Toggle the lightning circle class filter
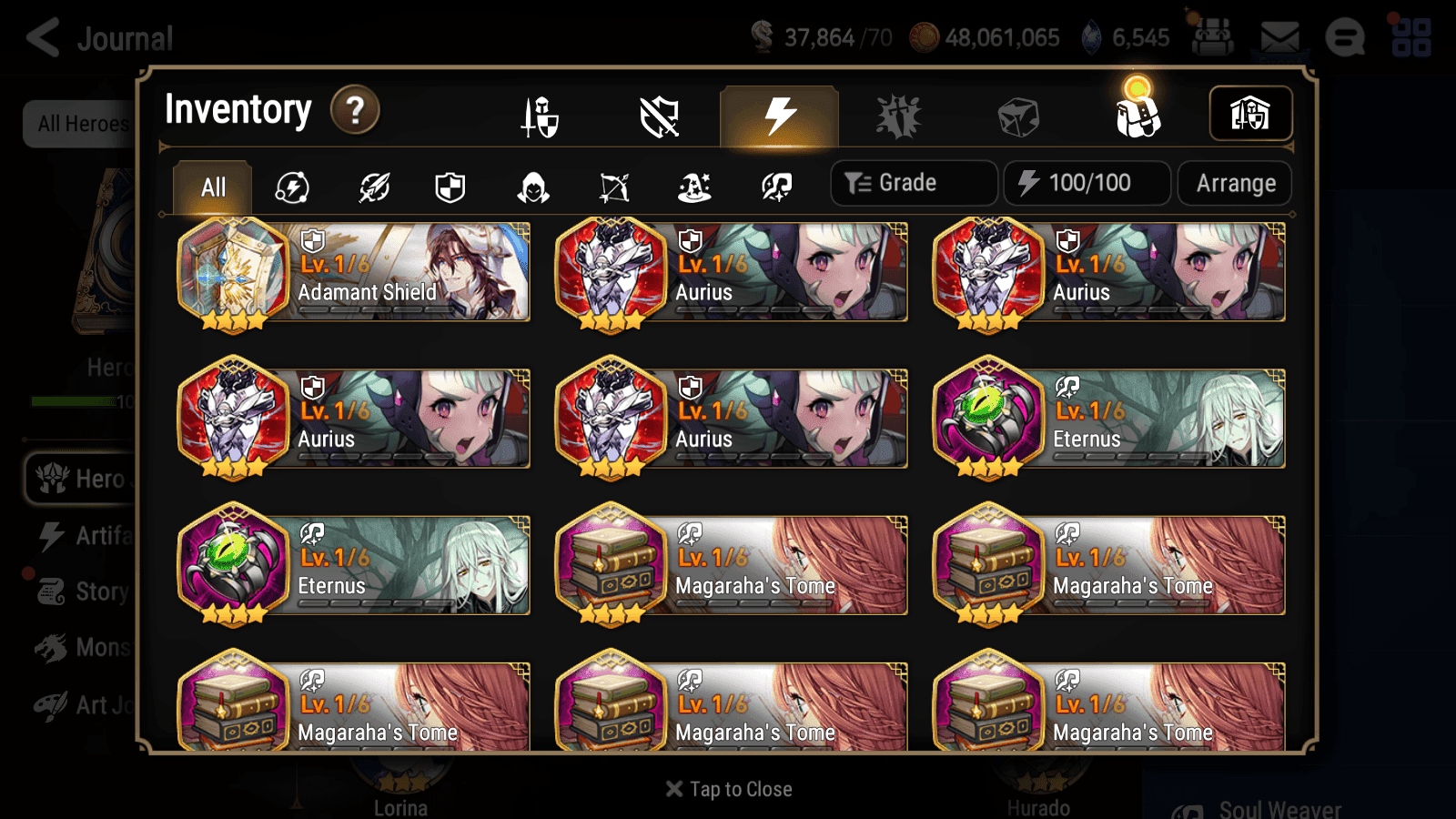Screen dimensions: 1456x819 (x=291, y=187)
